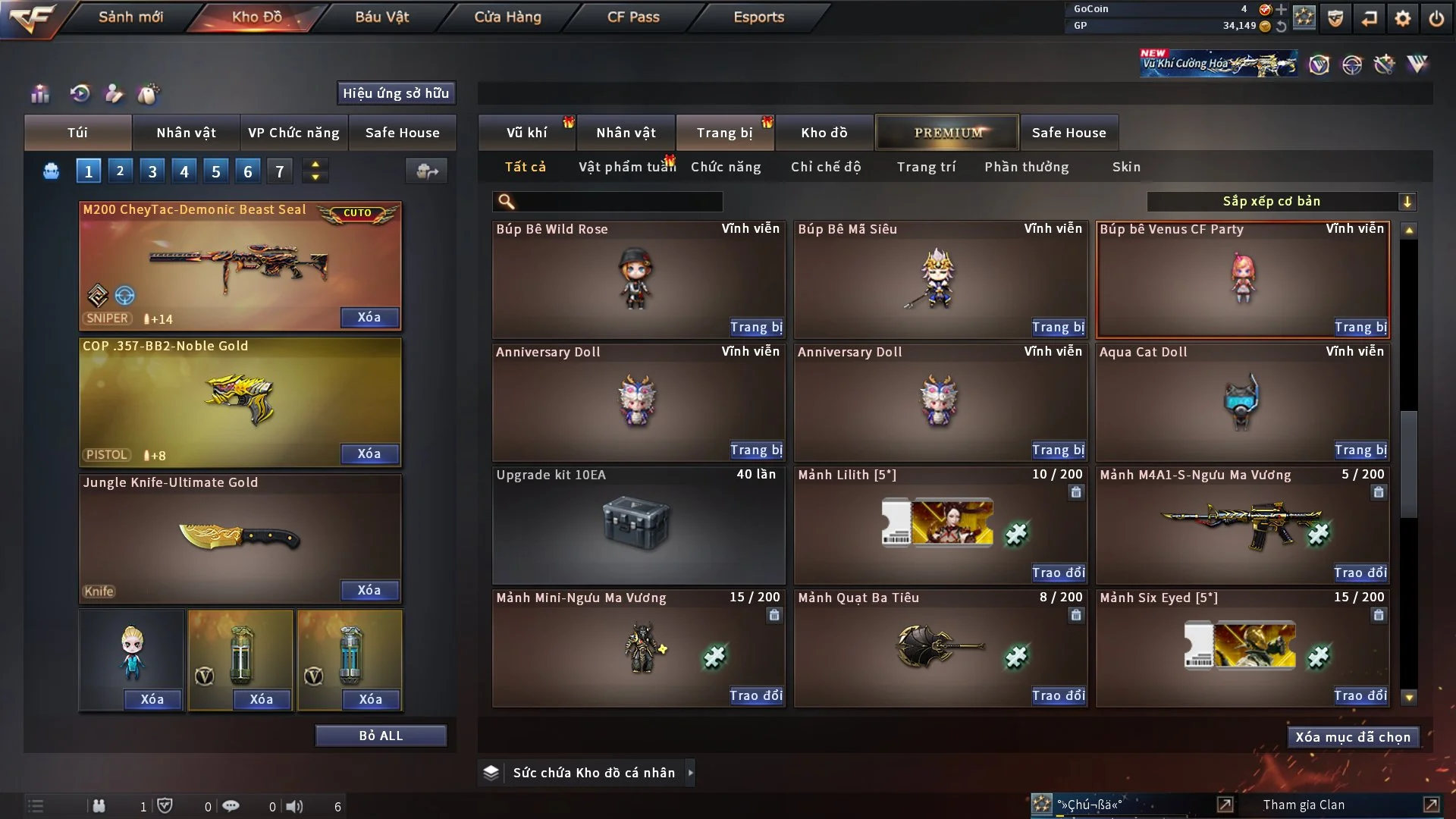Choose bag preset number 3
The width and height of the screenshot is (1456, 819).
click(152, 171)
